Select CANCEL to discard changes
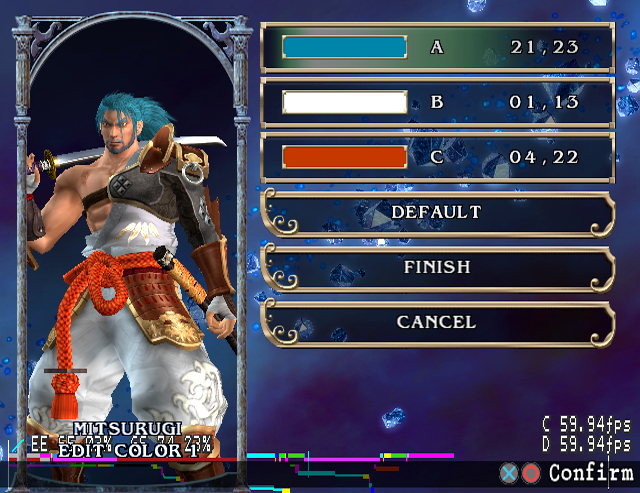640x493 pixels. coord(436,323)
